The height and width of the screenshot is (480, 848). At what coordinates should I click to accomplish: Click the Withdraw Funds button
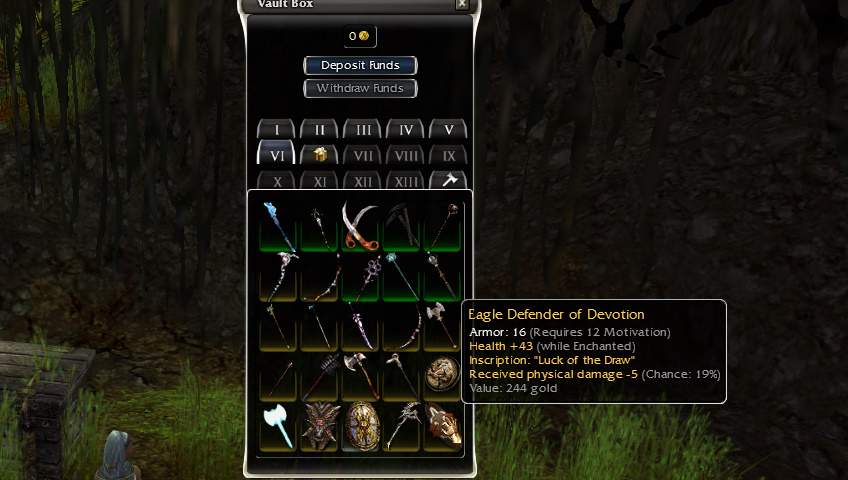pyautogui.click(x=360, y=88)
